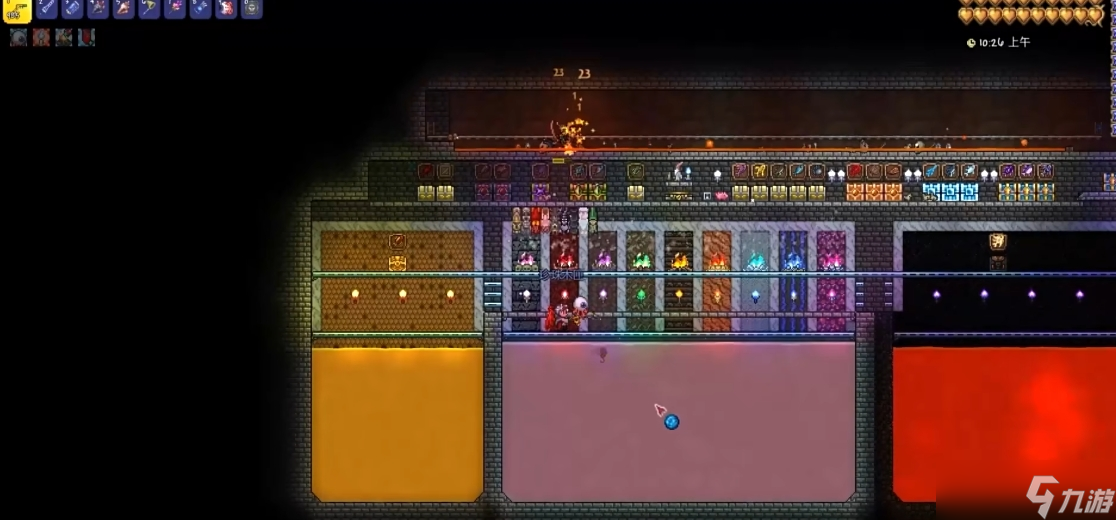Click the red banner buff icon
The height and width of the screenshot is (520, 1116).
87,37
